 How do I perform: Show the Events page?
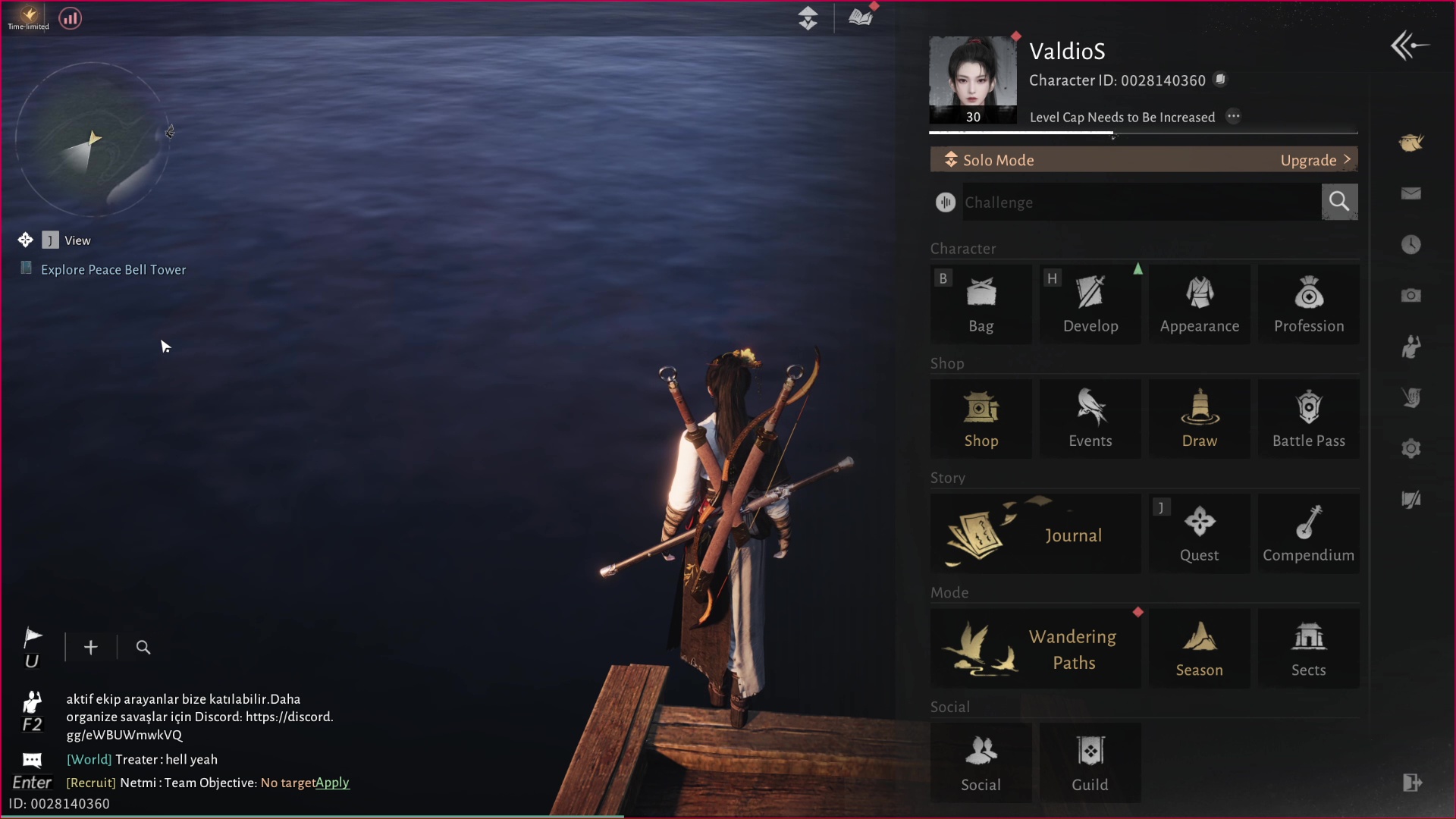click(1090, 419)
